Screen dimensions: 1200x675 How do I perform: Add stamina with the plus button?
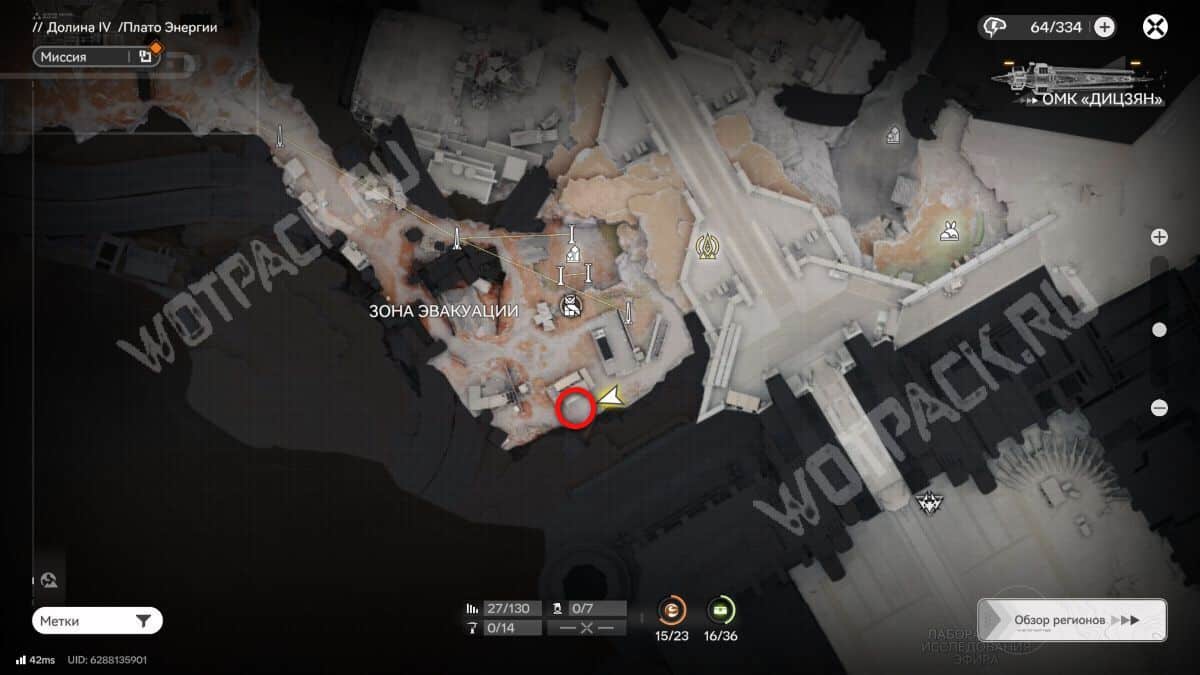click(x=1104, y=27)
